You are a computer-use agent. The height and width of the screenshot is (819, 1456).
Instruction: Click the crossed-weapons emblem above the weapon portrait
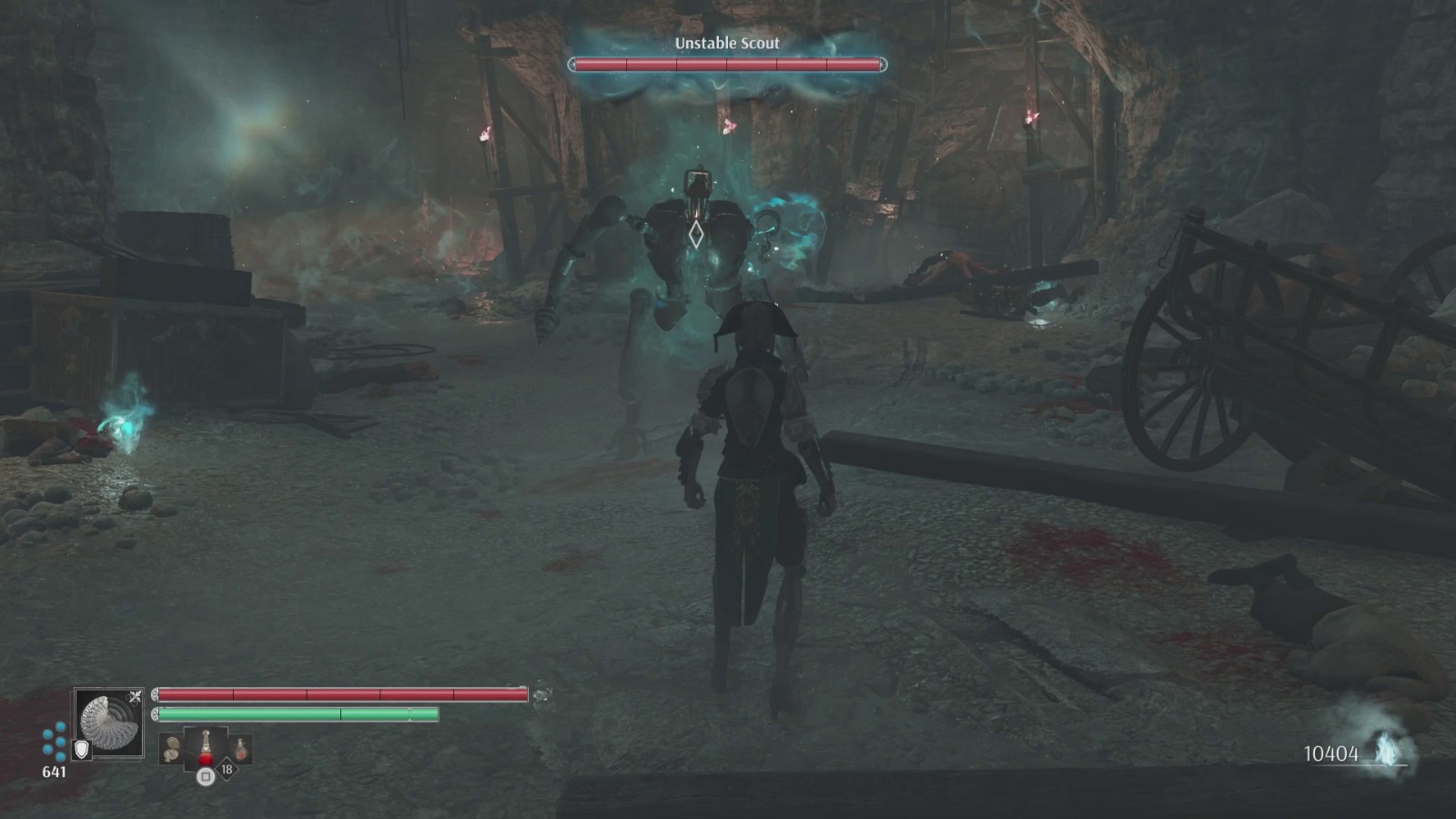tap(135, 696)
